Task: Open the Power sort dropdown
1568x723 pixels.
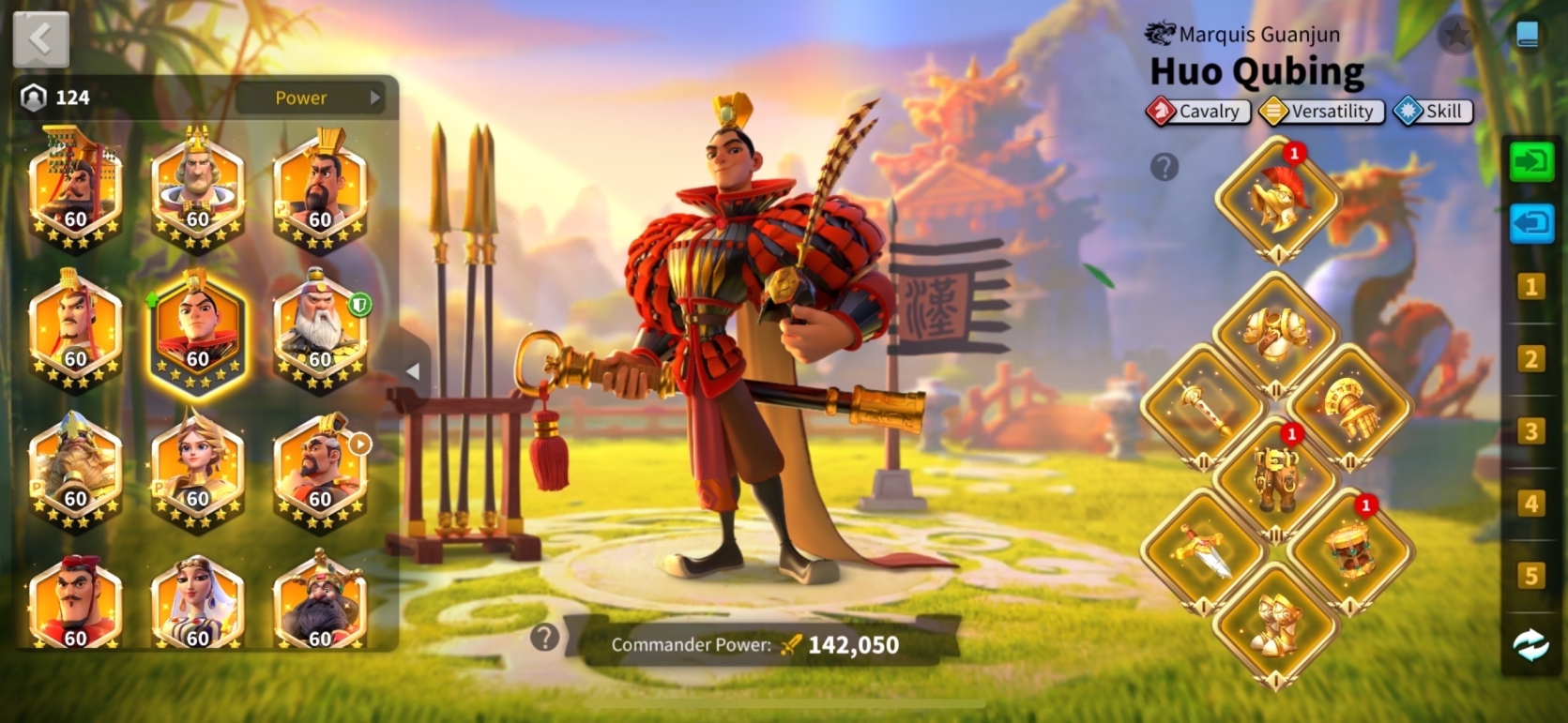Action: (310, 98)
